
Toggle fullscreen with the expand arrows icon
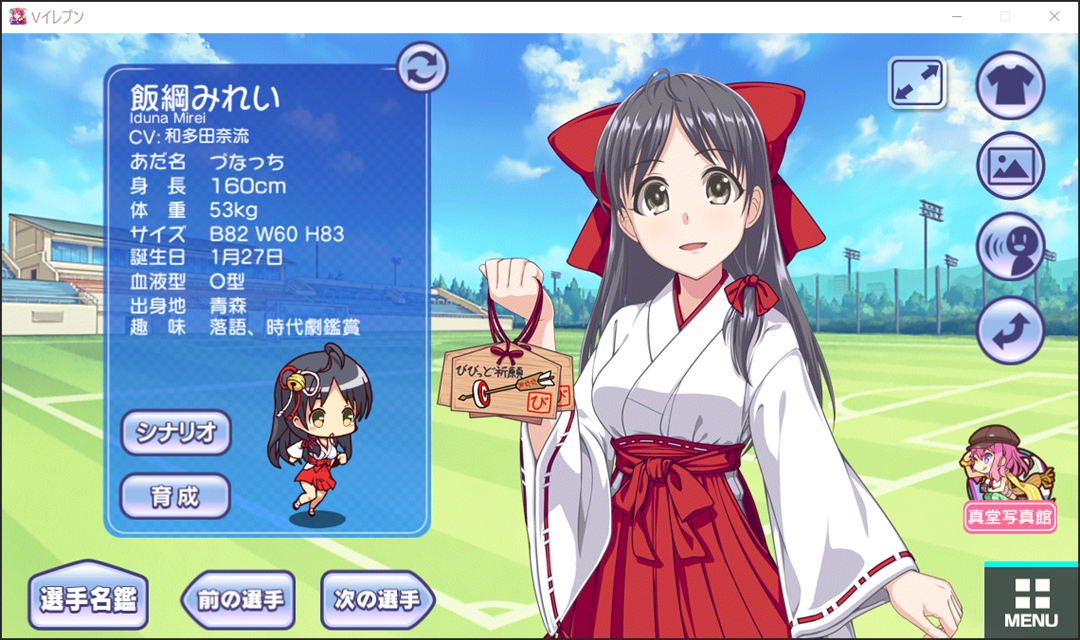(x=917, y=83)
